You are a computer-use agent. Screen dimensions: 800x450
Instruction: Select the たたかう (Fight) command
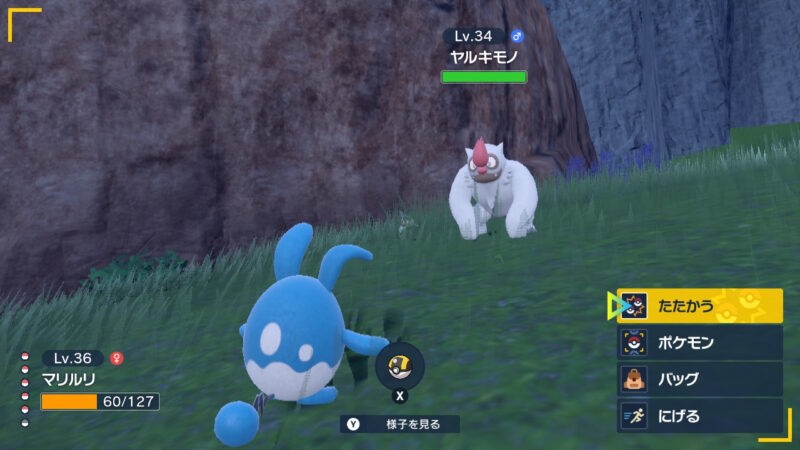point(699,306)
